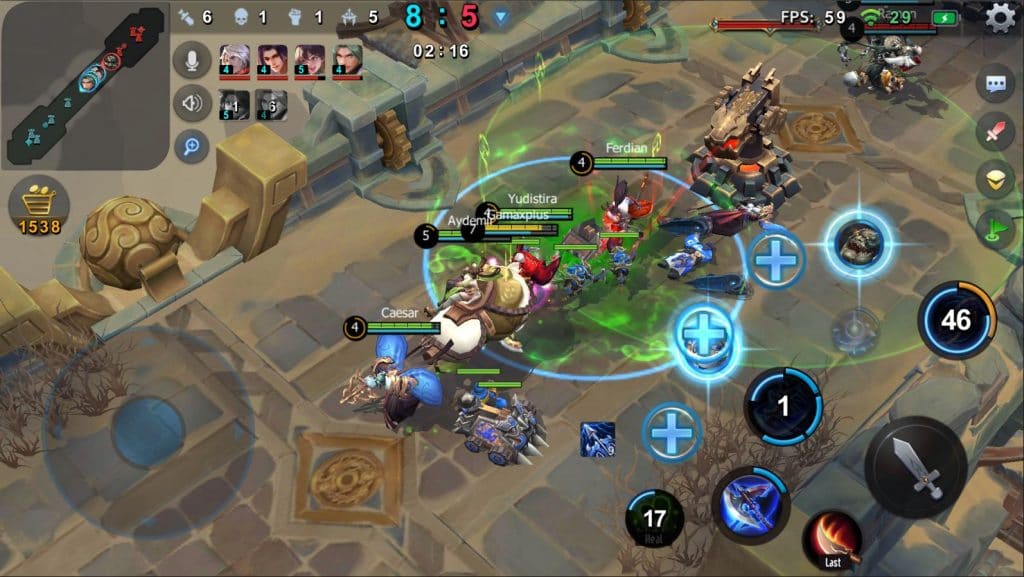Select the ability with cooldown 1

click(783, 406)
